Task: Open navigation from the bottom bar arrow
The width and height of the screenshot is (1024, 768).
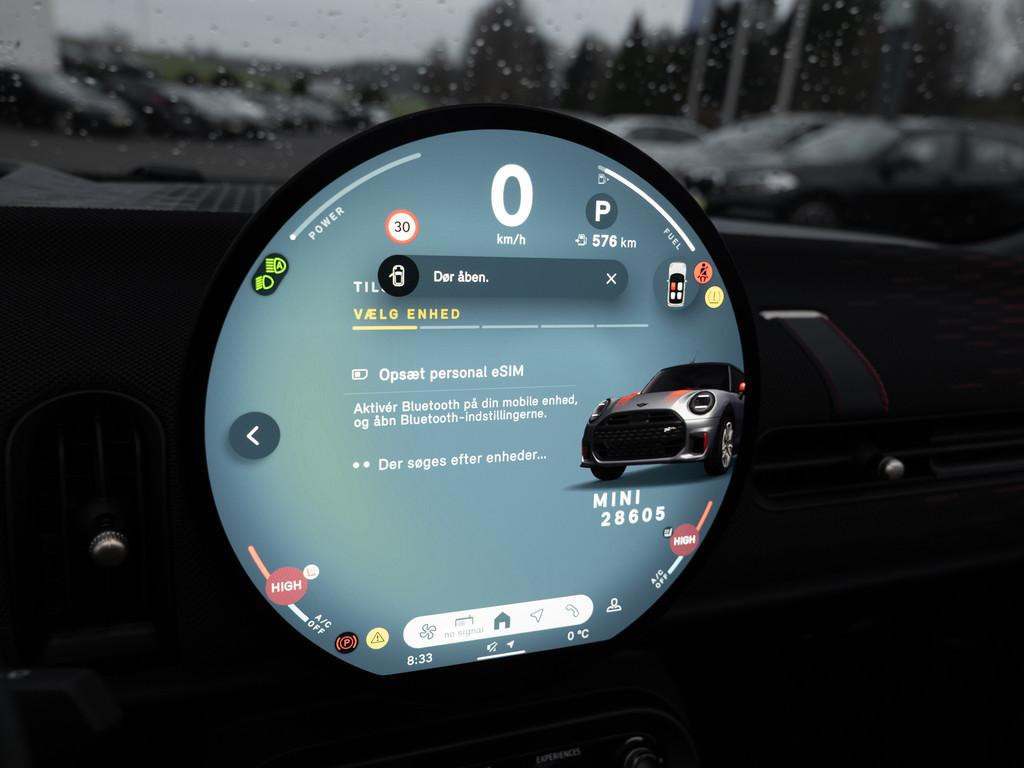Action: [537, 615]
